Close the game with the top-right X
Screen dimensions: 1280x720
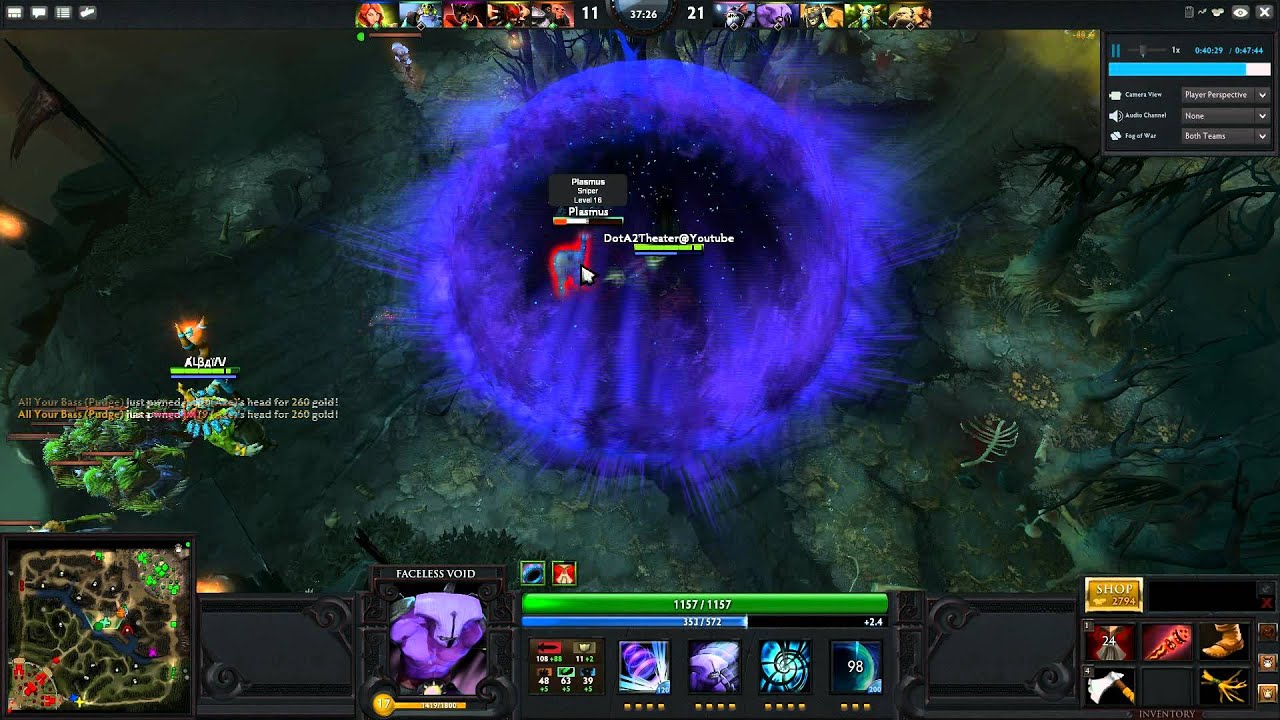1264,13
